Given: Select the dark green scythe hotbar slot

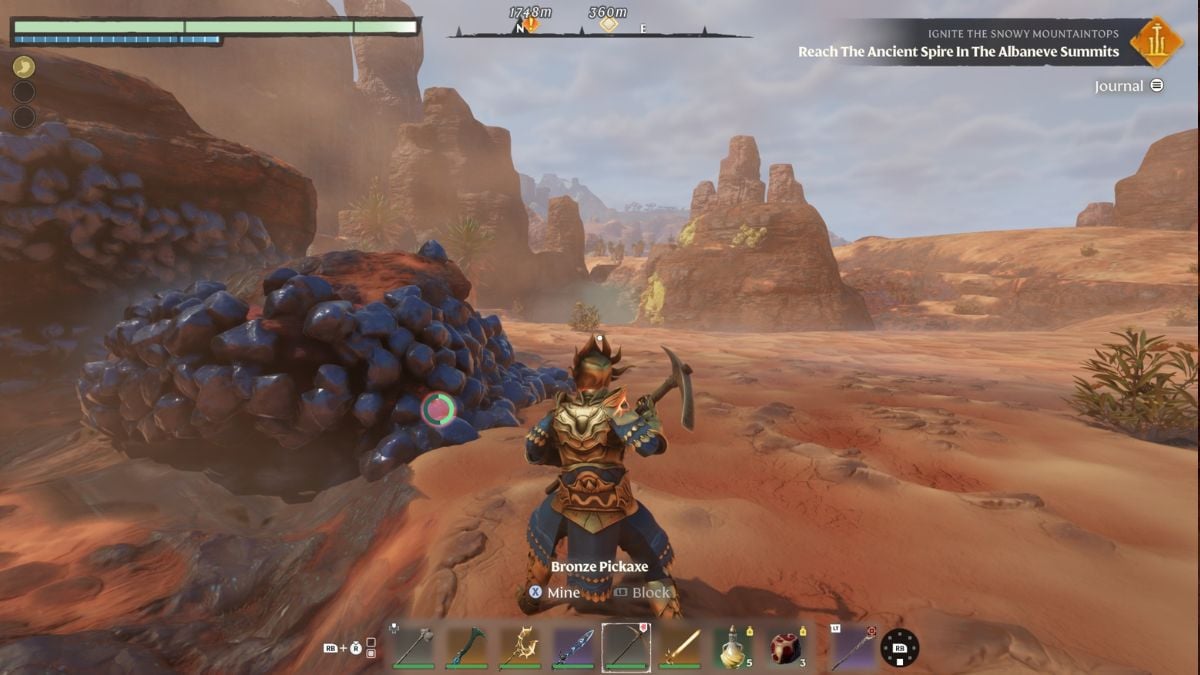Looking at the screenshot, I should (x=466, y=647).
